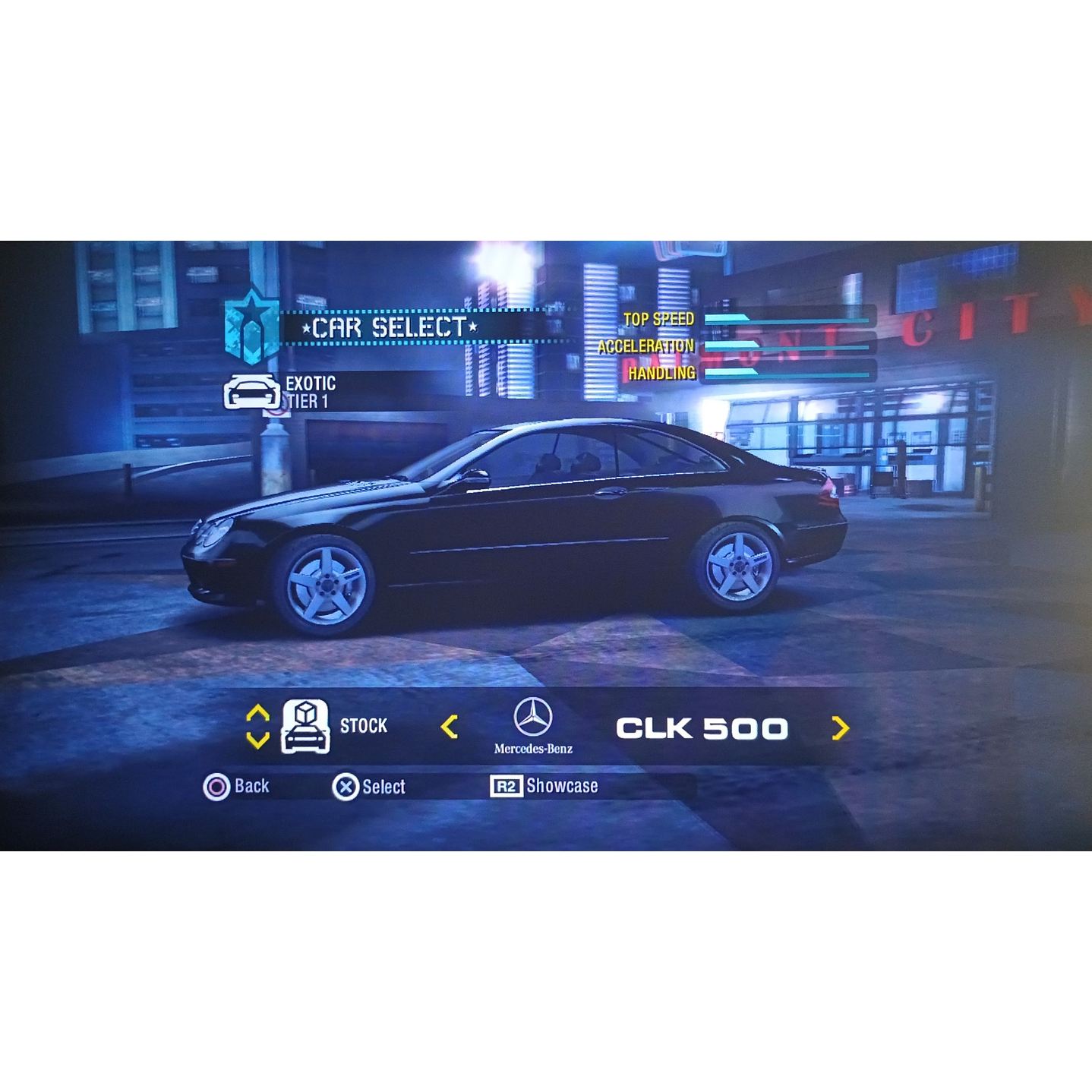
Task: Click the R2 Showcase button icon
Action: 506,786
